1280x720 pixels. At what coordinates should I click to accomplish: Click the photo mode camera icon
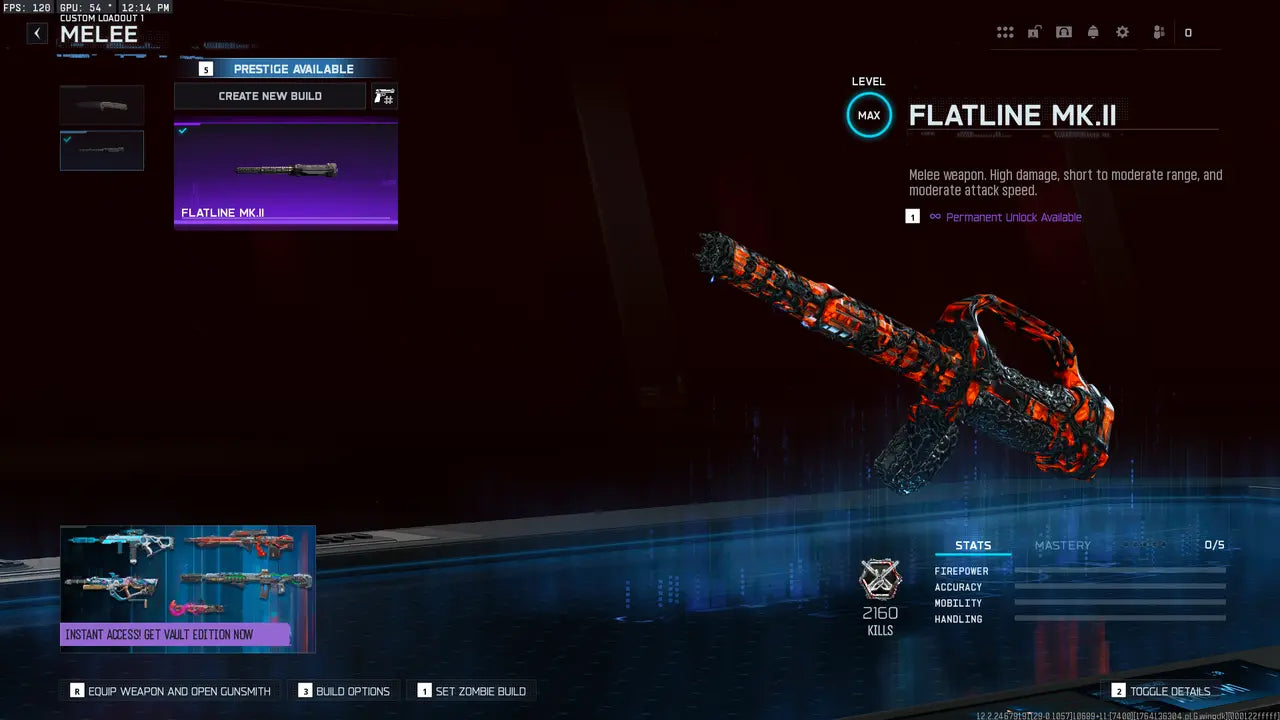click(x=1063, y=31)
